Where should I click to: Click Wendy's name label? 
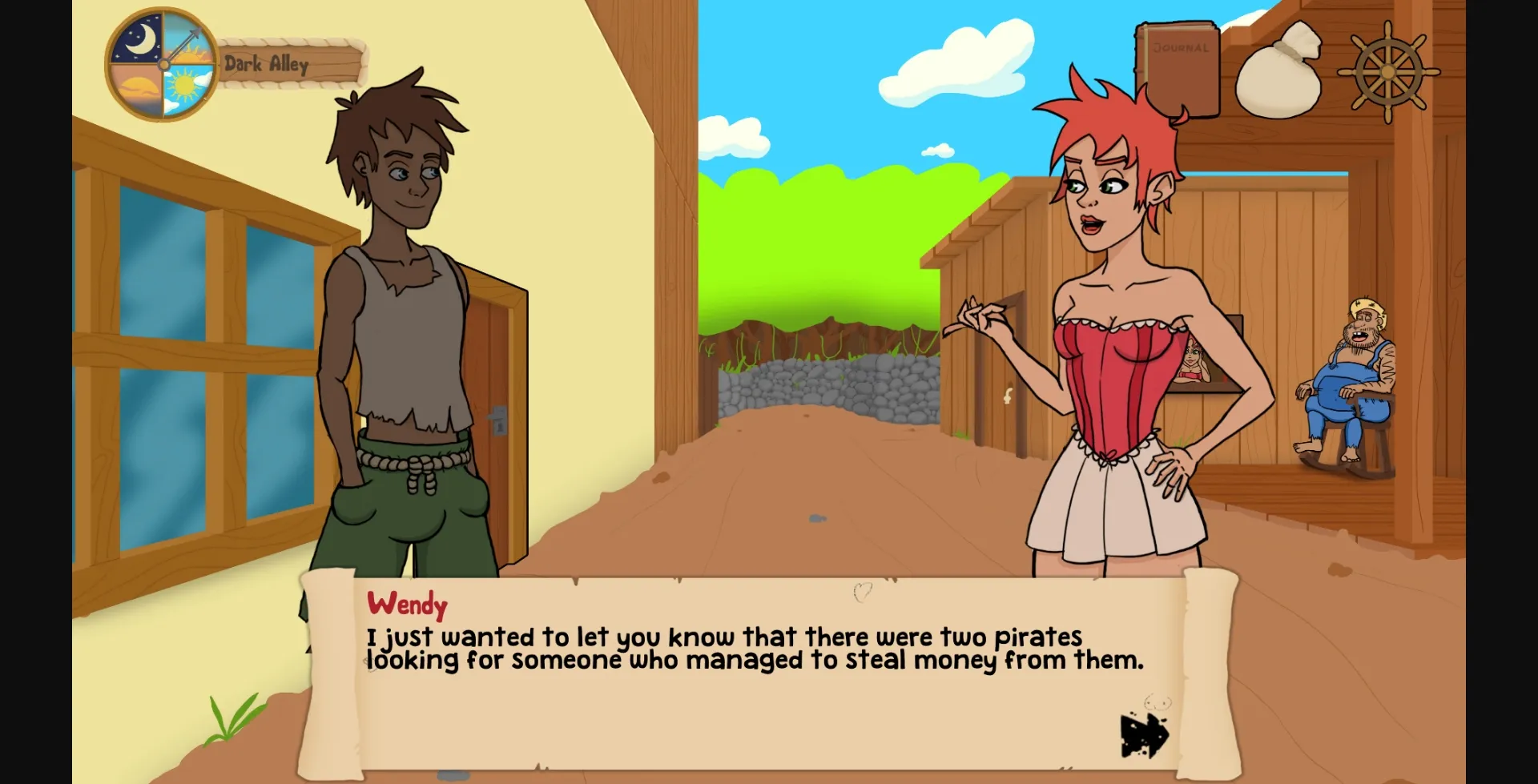(x=407, y=605)
